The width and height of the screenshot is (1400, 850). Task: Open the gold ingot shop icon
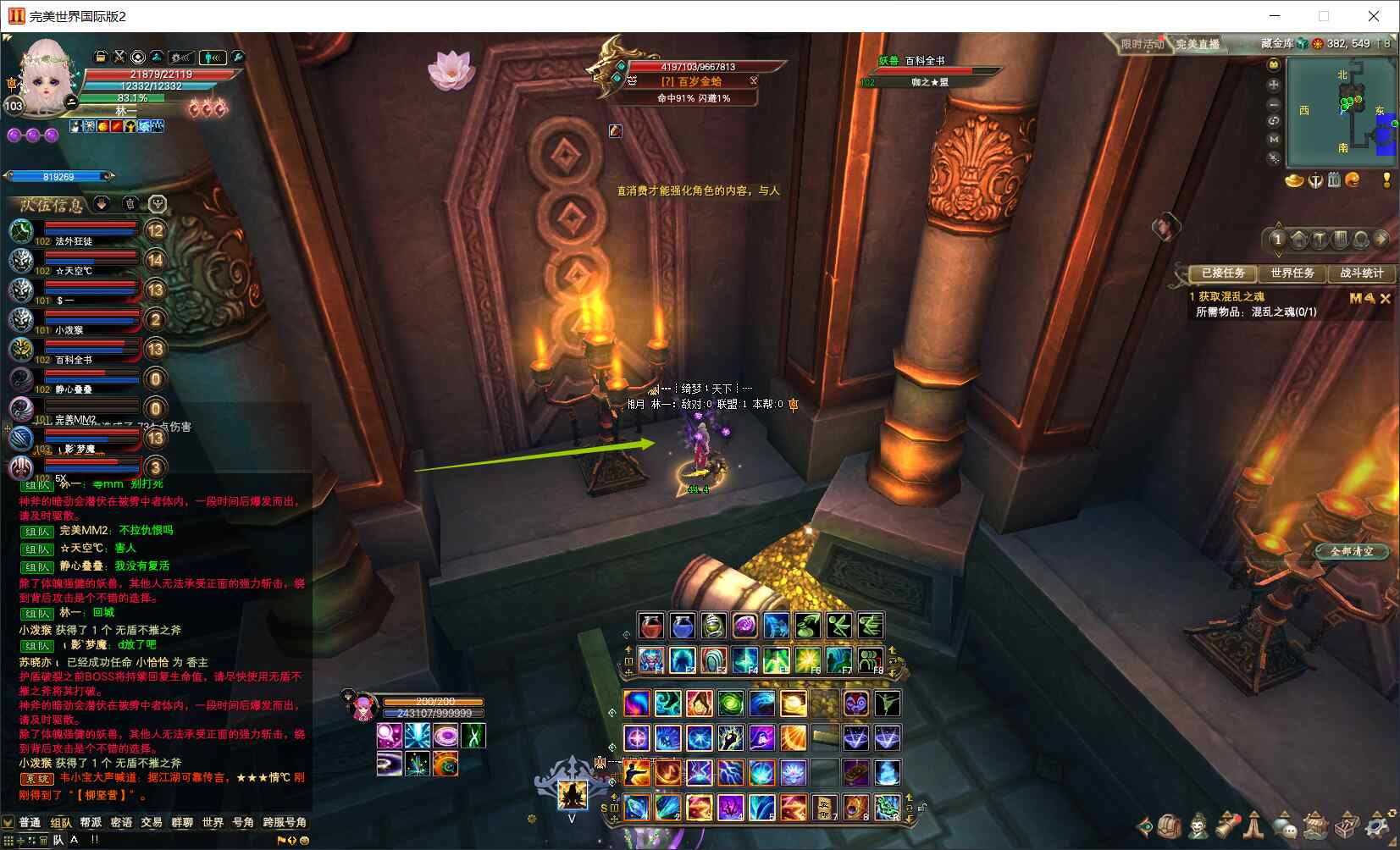[x=1293, y=180]
